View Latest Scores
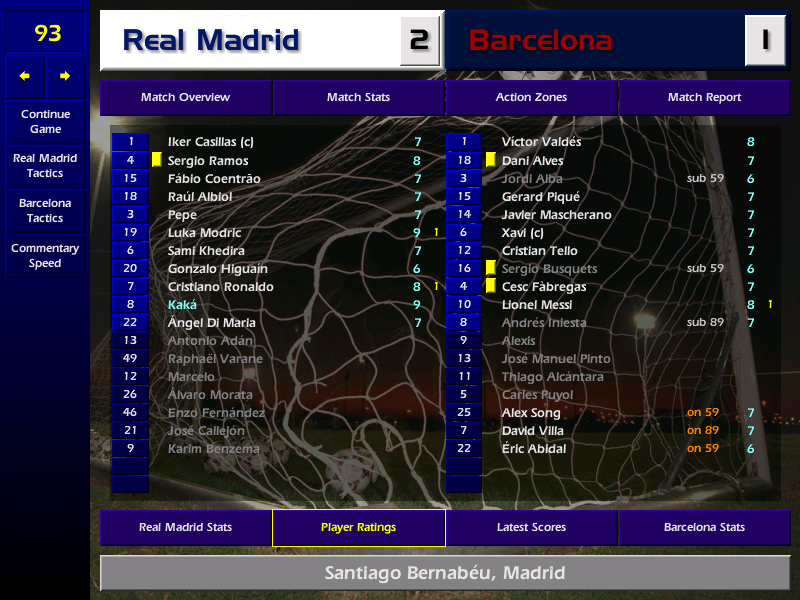 tap(531, 528)
